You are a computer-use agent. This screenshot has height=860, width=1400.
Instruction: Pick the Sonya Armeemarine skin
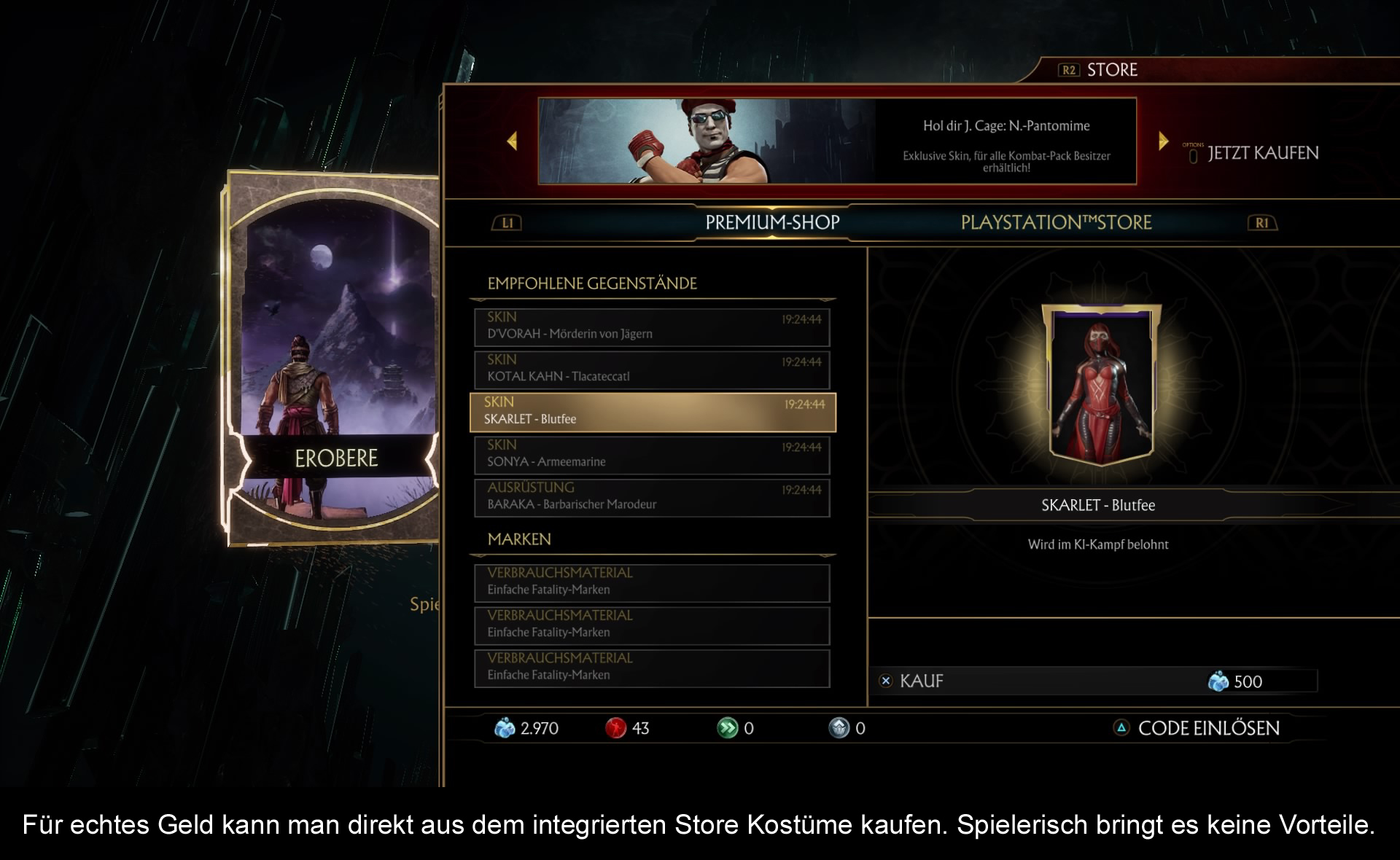[x=651, y=454]
